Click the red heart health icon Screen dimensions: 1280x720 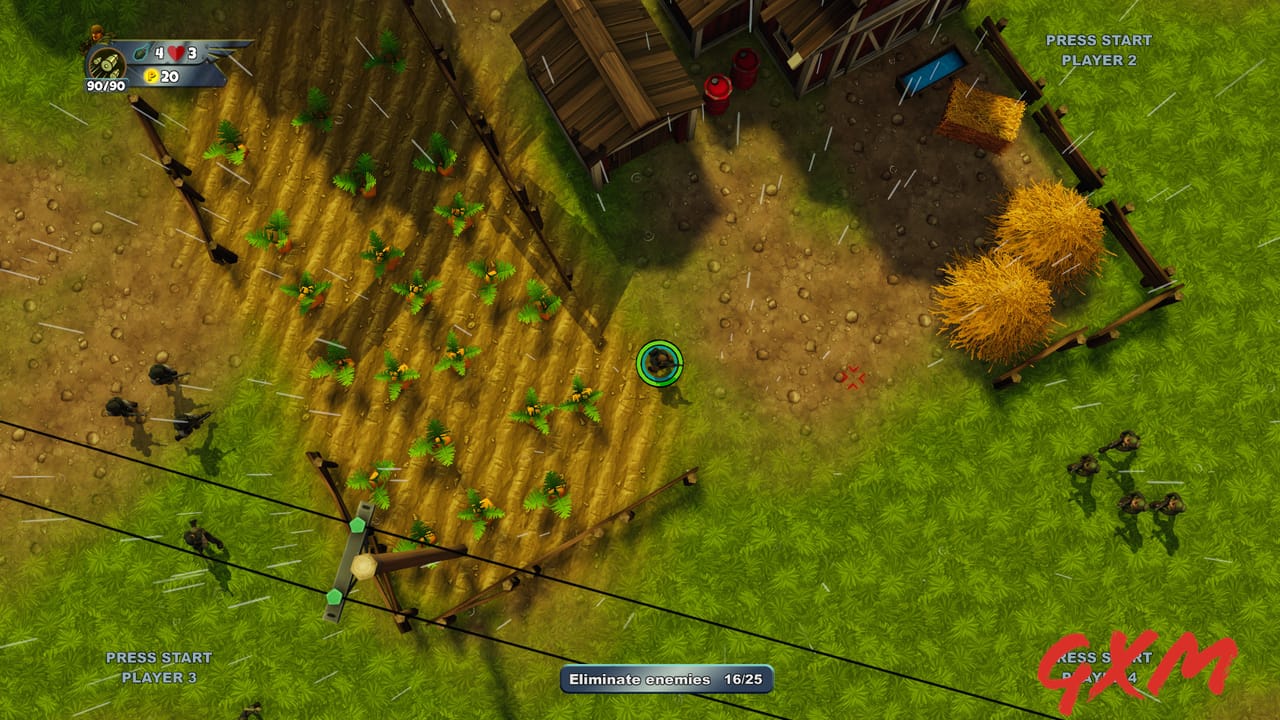[175, 54]
